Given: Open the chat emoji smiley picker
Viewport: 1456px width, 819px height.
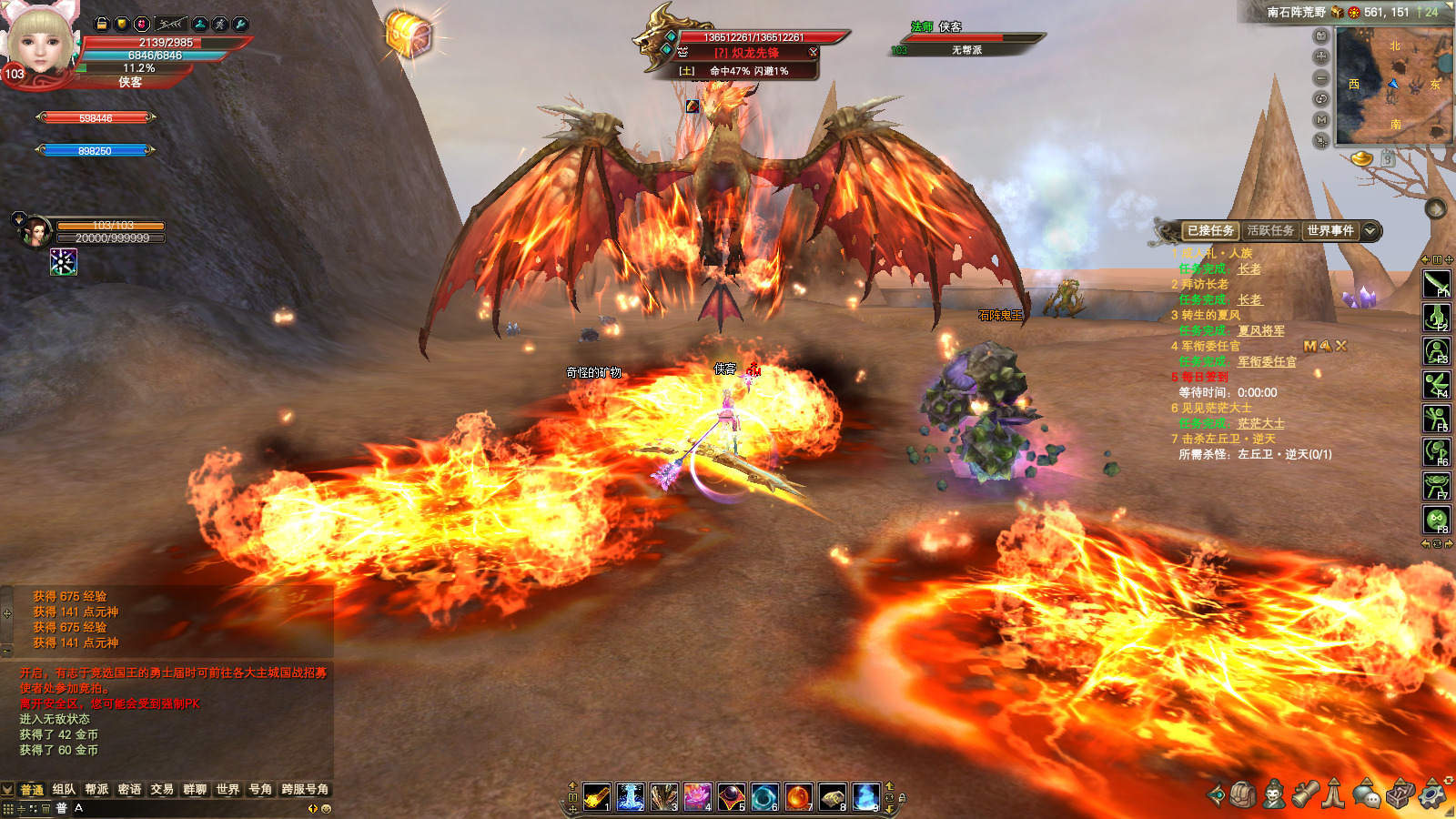Looking at the screenshot, I should [327, 808].
